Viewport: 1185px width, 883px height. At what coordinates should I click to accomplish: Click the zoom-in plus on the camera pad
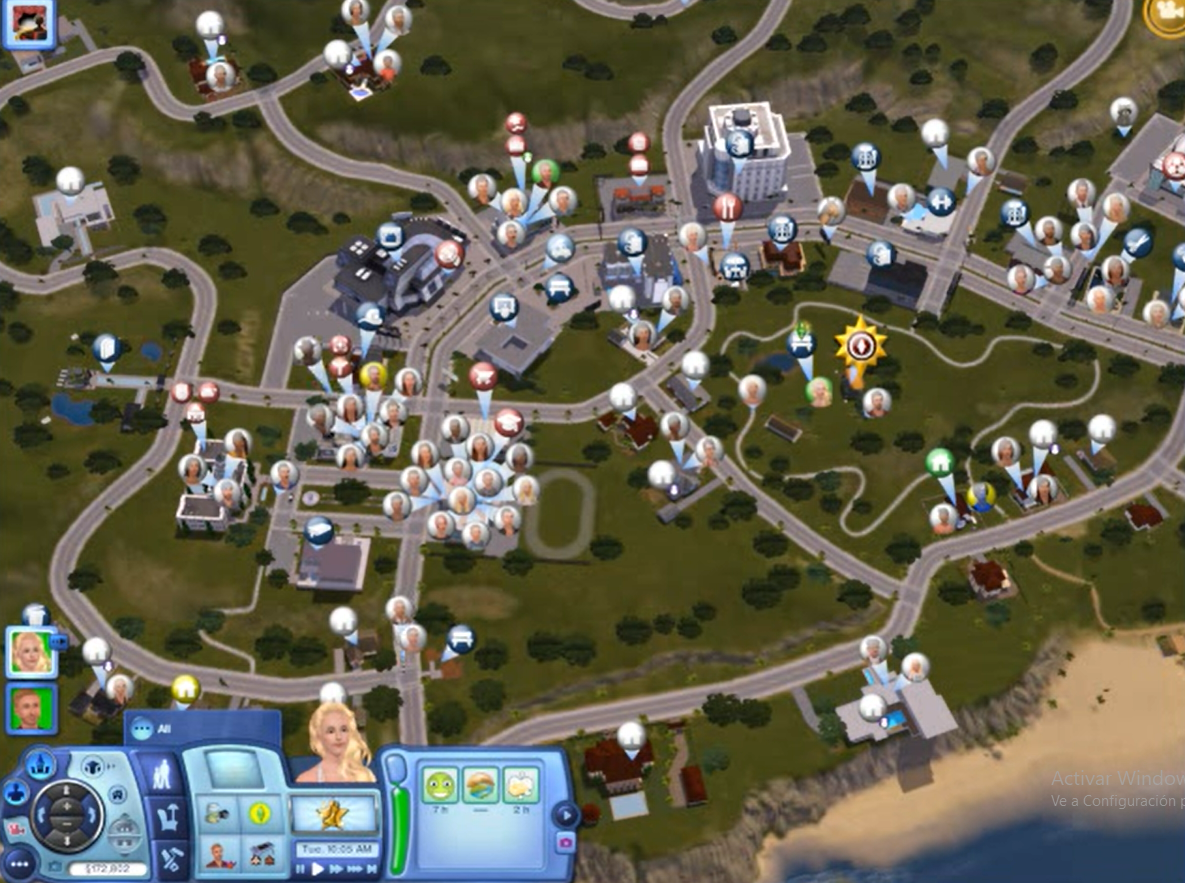(x=66, y=806)
